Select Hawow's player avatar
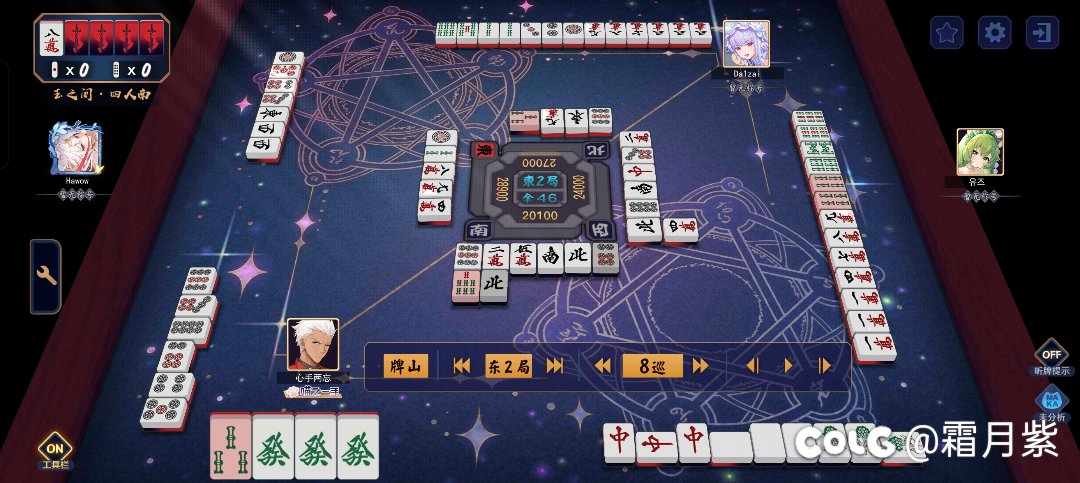This screenshot has width=1080, height=483. tap(73, 148)
